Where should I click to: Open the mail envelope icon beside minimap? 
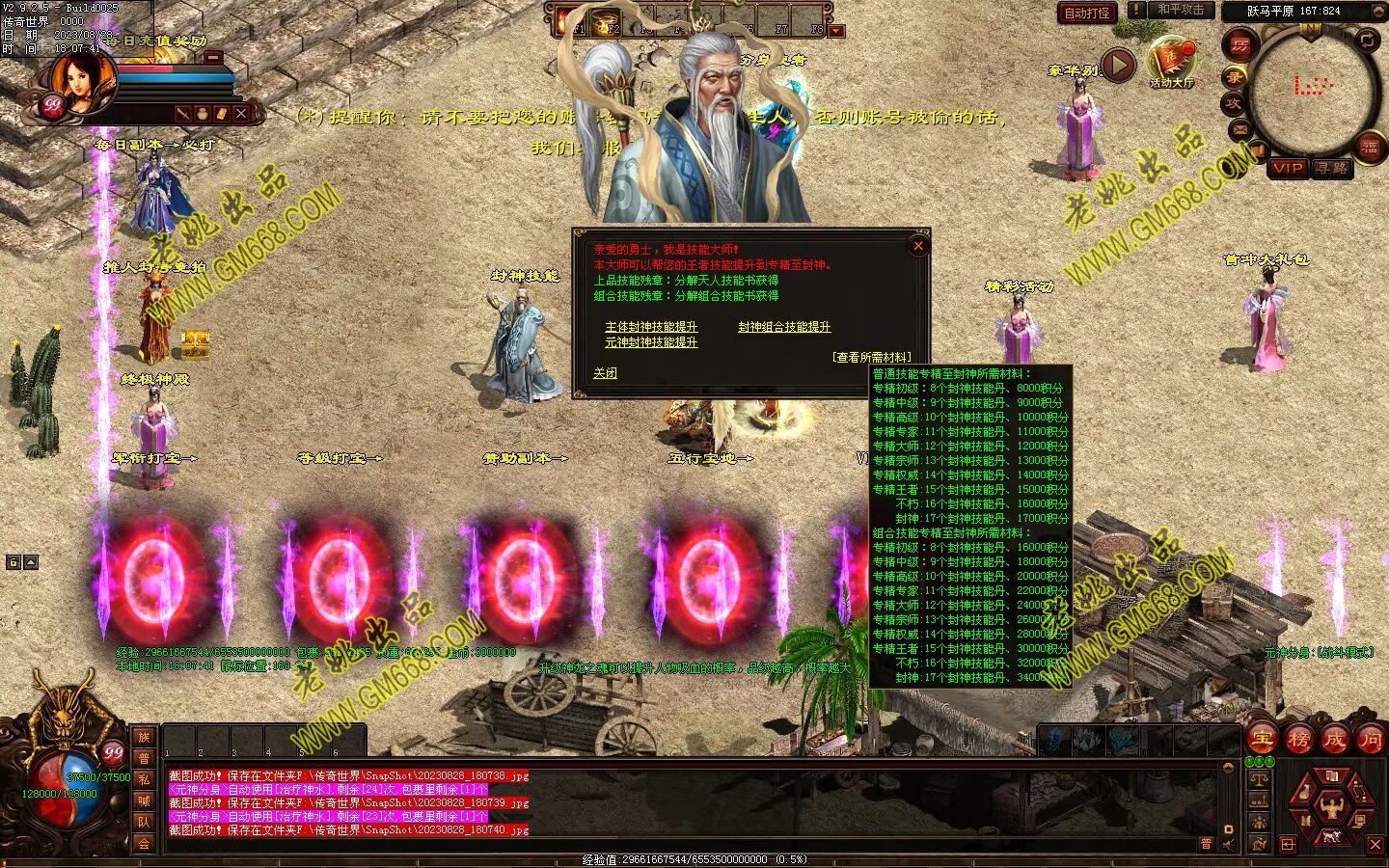[1240, 128]
